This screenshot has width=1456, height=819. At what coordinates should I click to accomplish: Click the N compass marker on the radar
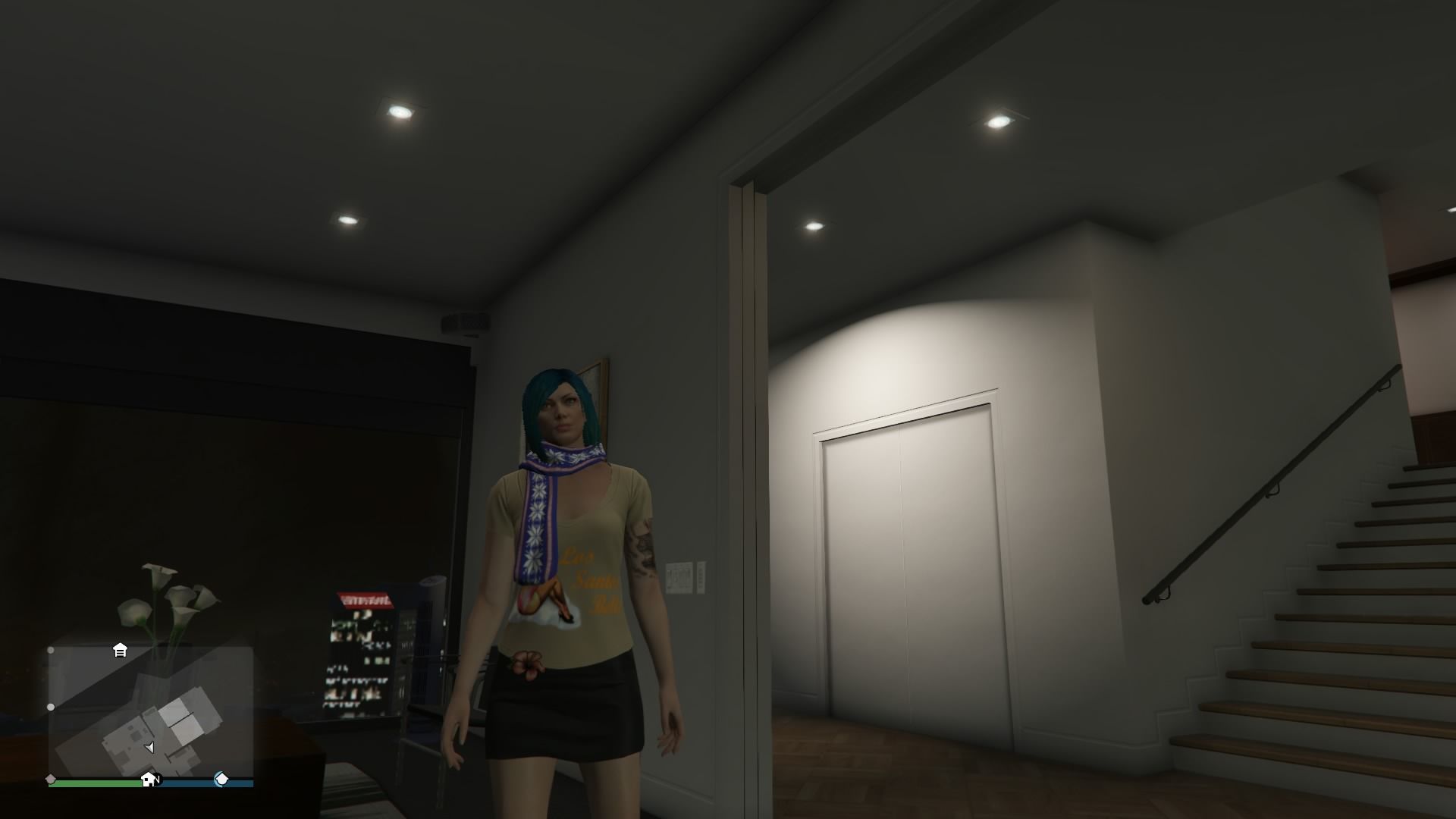coord(158,779)
